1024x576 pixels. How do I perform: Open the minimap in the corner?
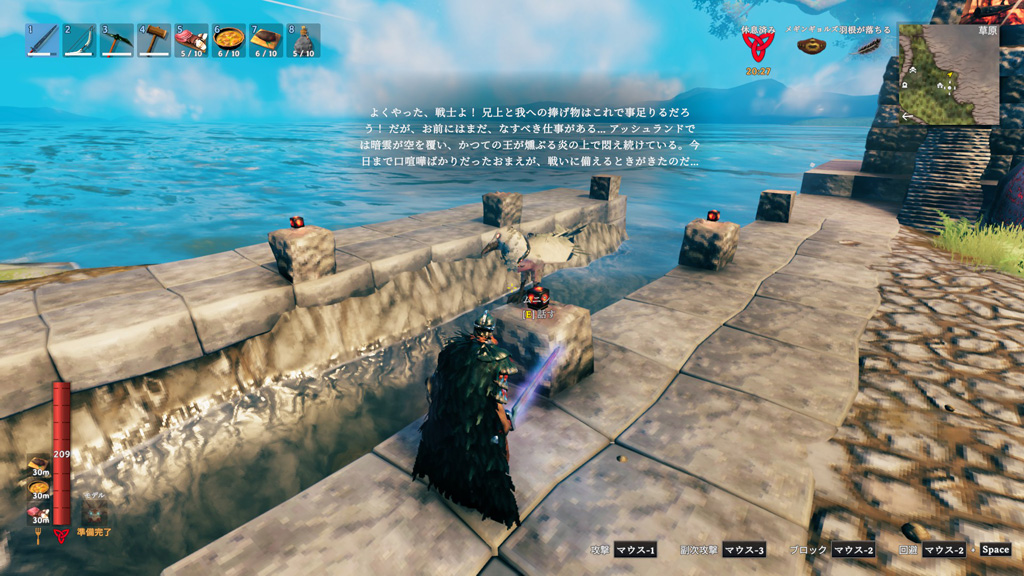pos(948,75)
